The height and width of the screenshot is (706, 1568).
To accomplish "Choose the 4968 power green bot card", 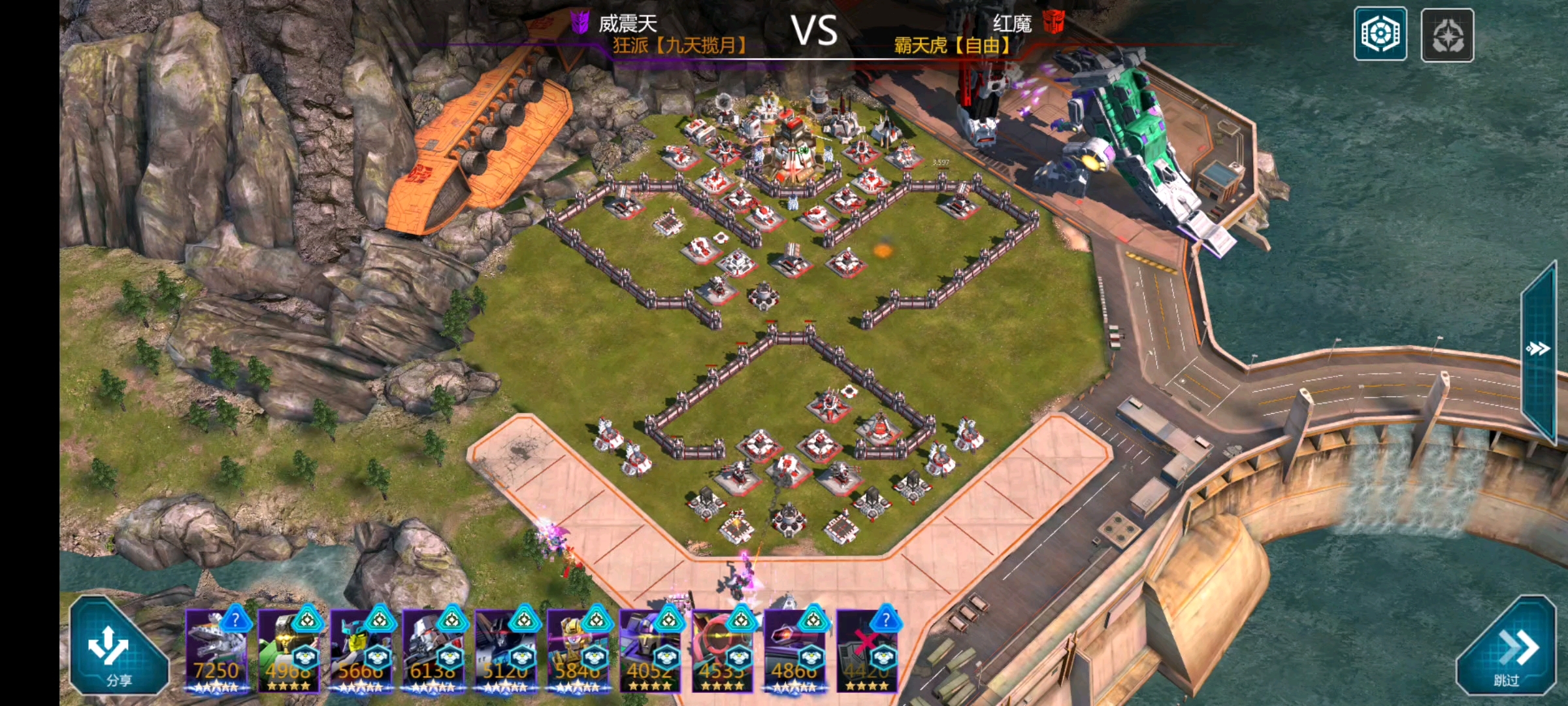I will 289,652.
